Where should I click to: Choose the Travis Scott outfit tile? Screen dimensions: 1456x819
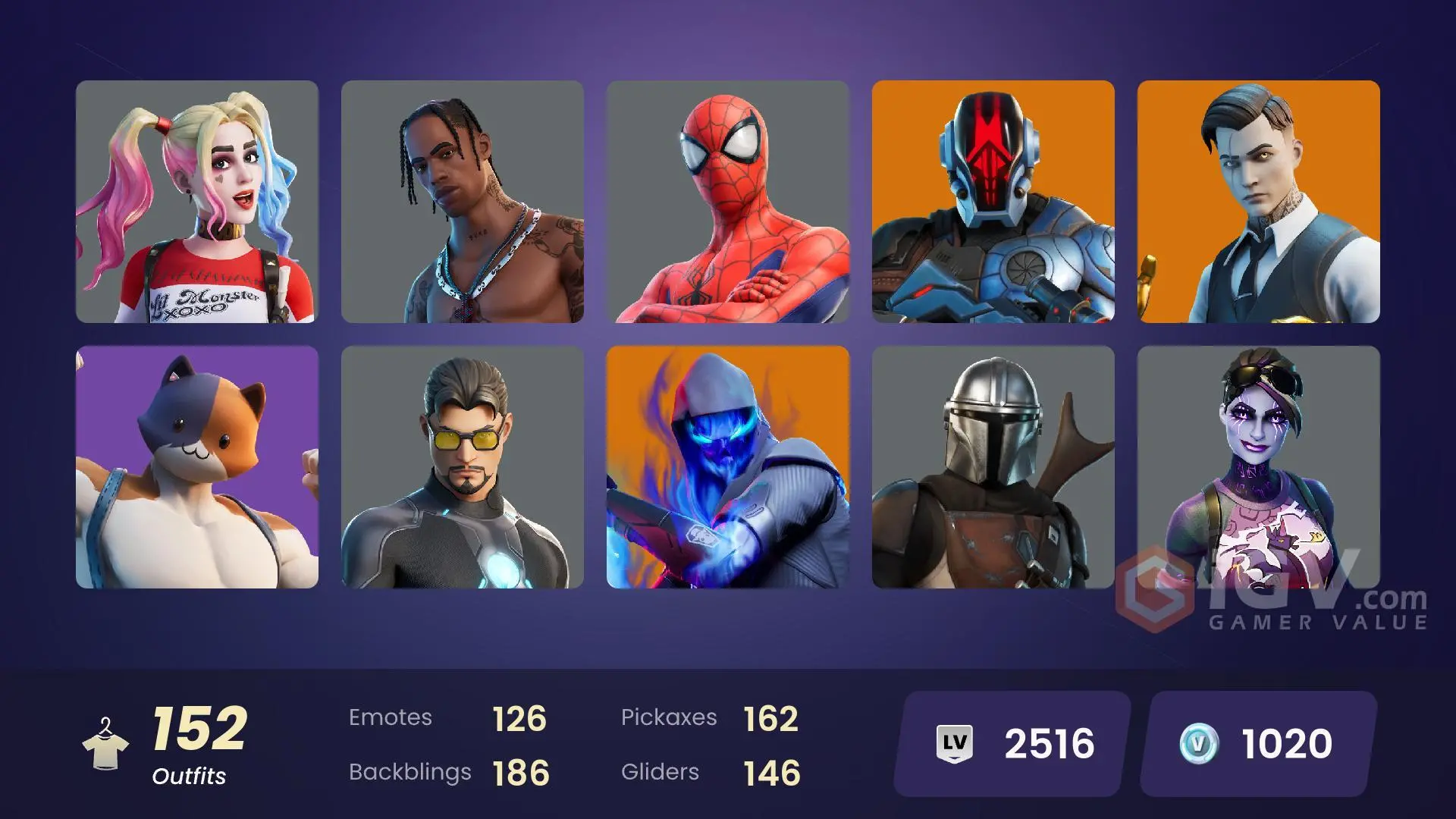tap(463, 202)
